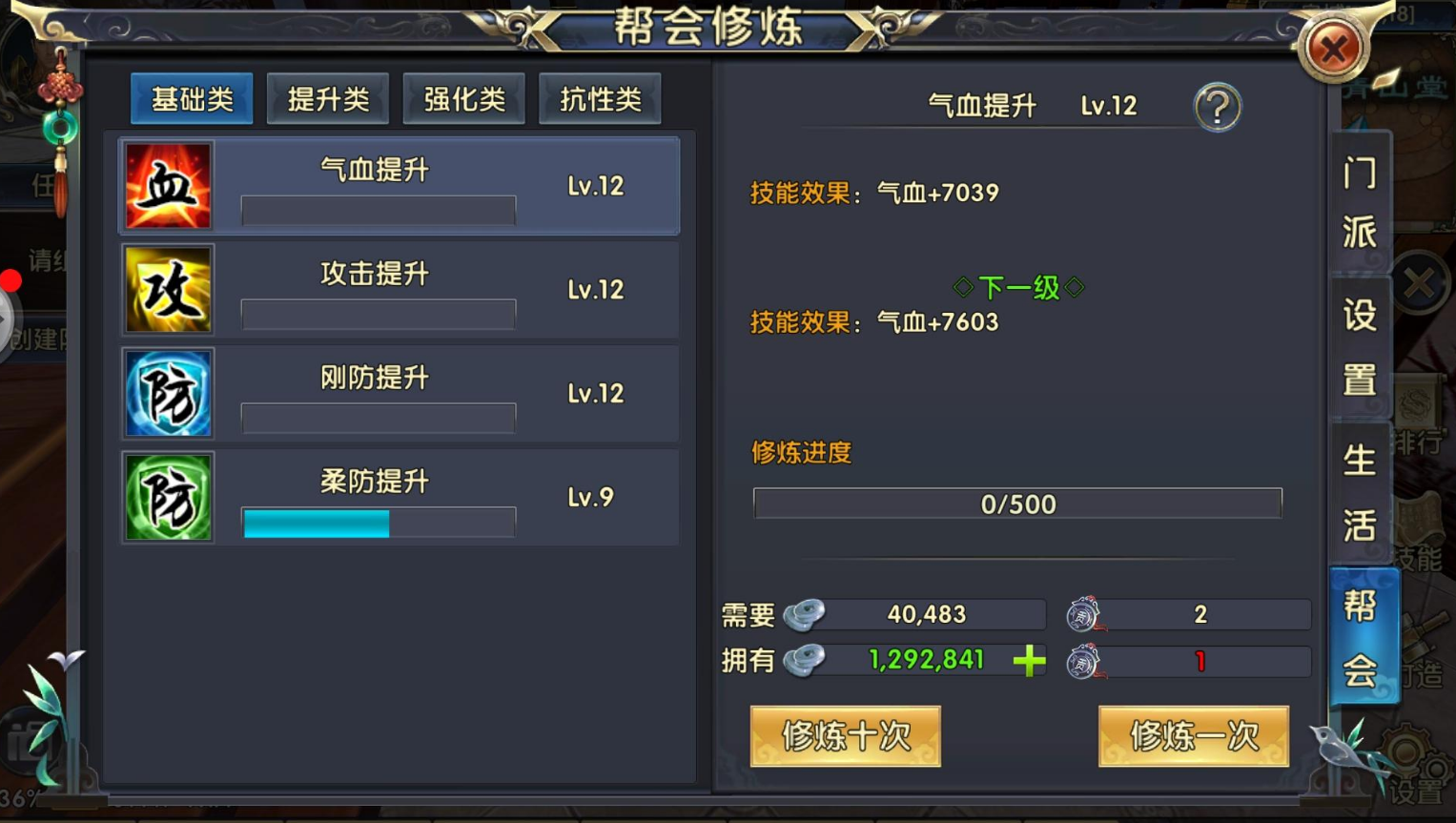This screenshot has height=823, width=1456.
Task: Click the 0/500 cultivation progress bar
Action: pos(1017,504)
